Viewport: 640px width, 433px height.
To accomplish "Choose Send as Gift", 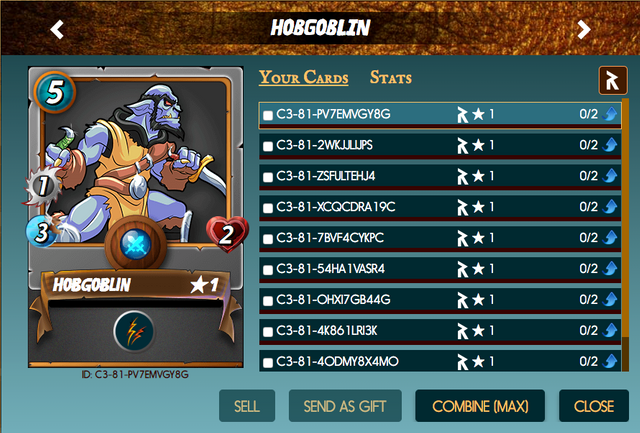I will point(345,407).
